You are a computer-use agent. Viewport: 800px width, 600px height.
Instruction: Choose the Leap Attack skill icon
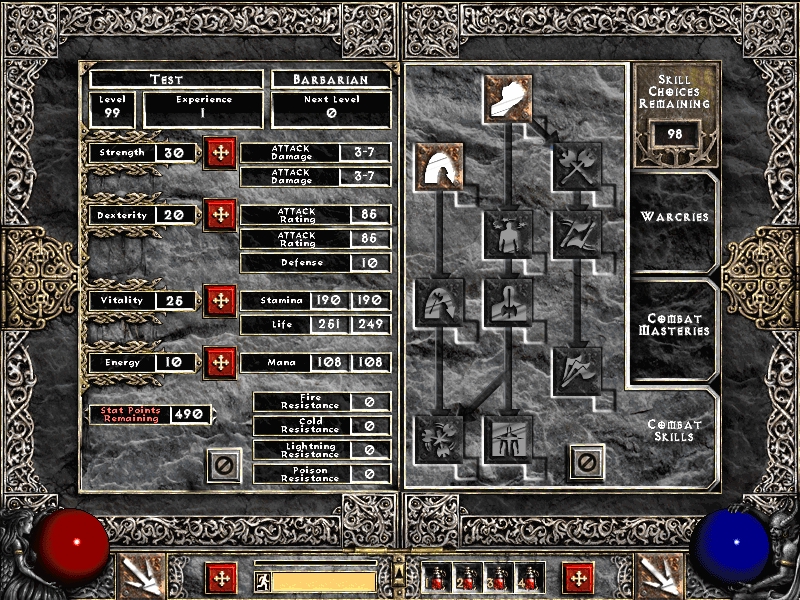click(440, 302)
